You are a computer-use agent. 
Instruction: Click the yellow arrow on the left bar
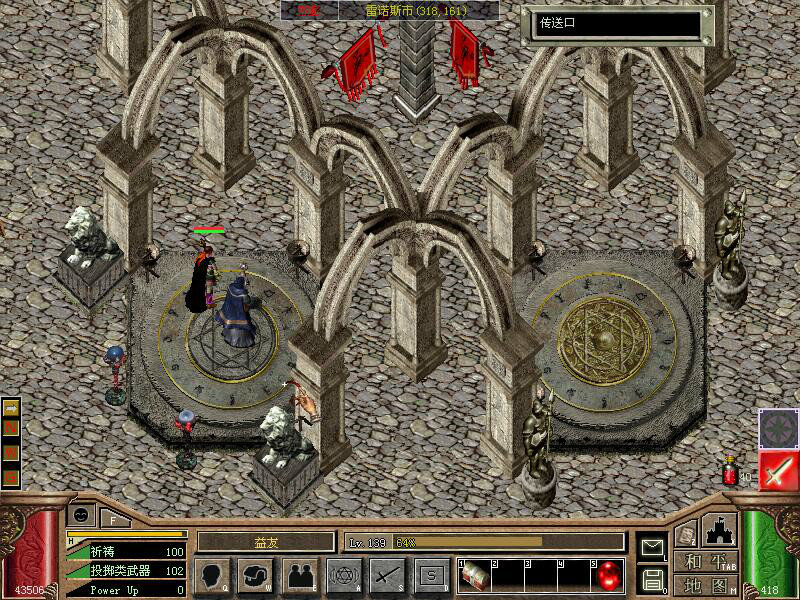click(11, 408)
